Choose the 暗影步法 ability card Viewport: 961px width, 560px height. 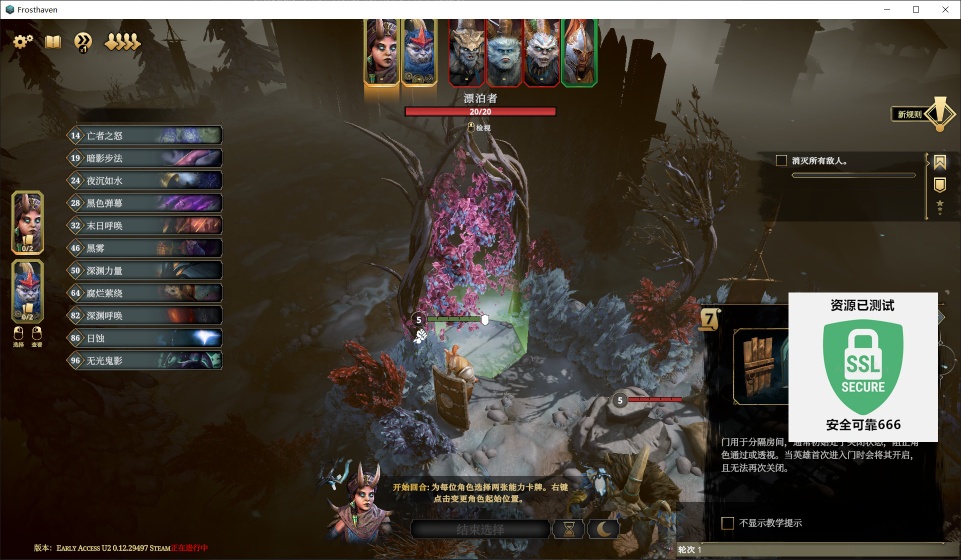(145, 158)
